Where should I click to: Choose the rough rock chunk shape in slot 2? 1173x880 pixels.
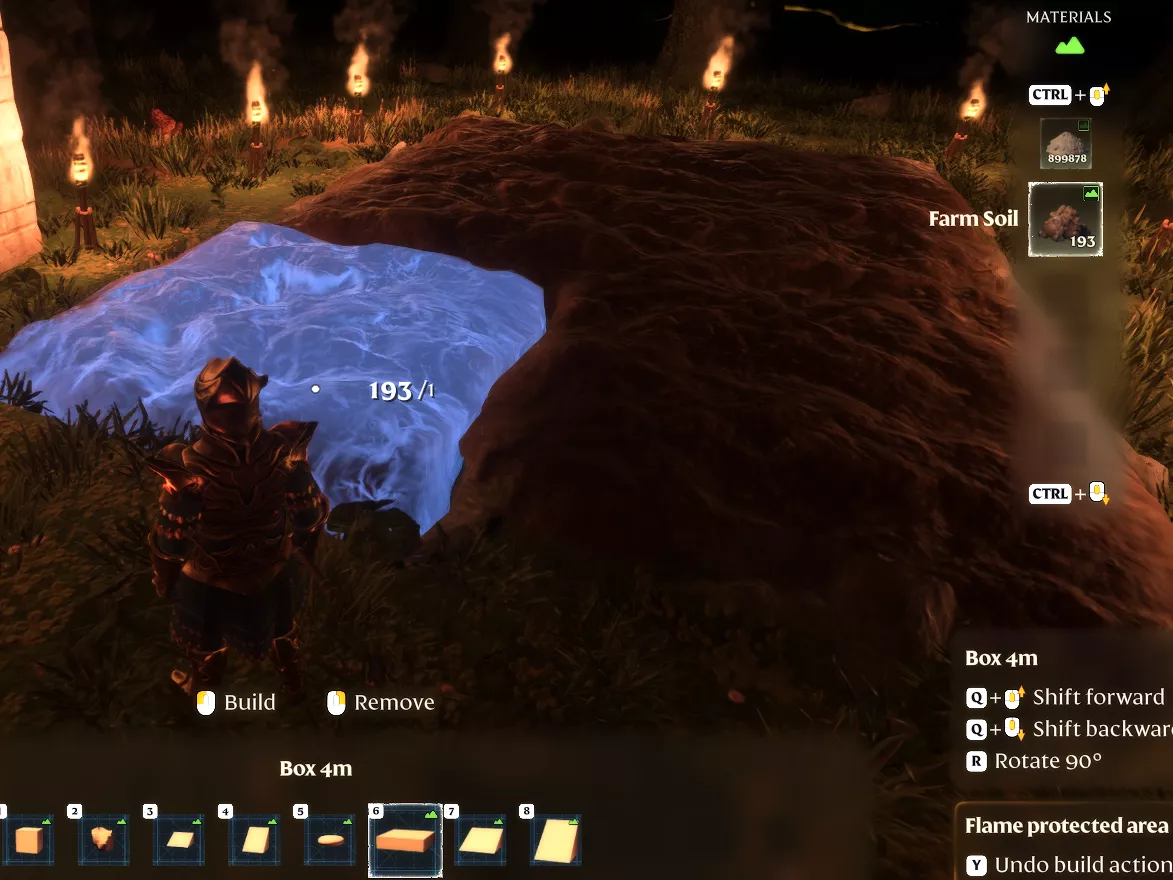click(x=104, y=840)
